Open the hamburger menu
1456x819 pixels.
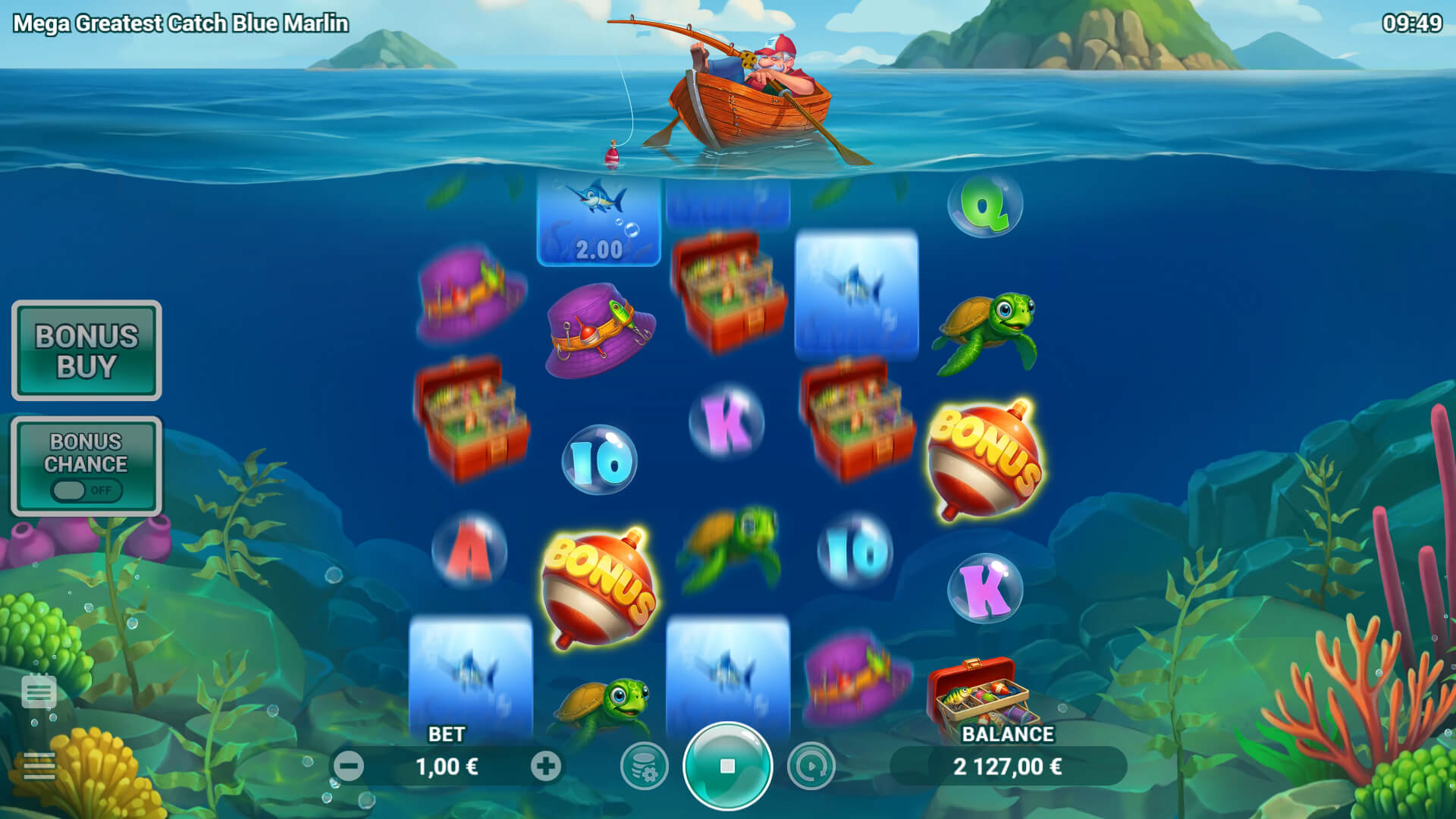click(x=39, y=766)
